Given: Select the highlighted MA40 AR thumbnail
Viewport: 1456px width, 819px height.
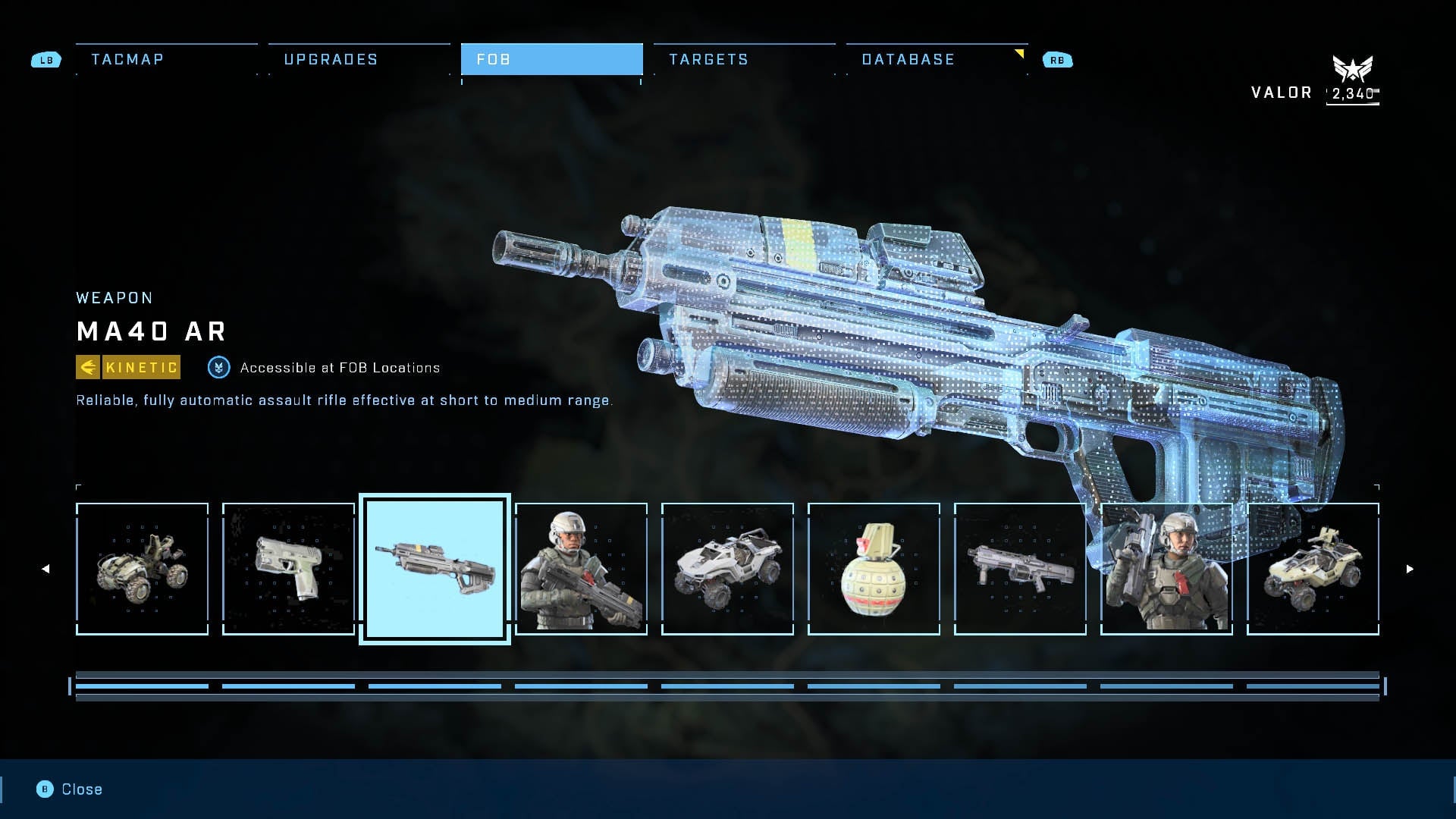Looking at the screenshot, I should pos(435,569).
